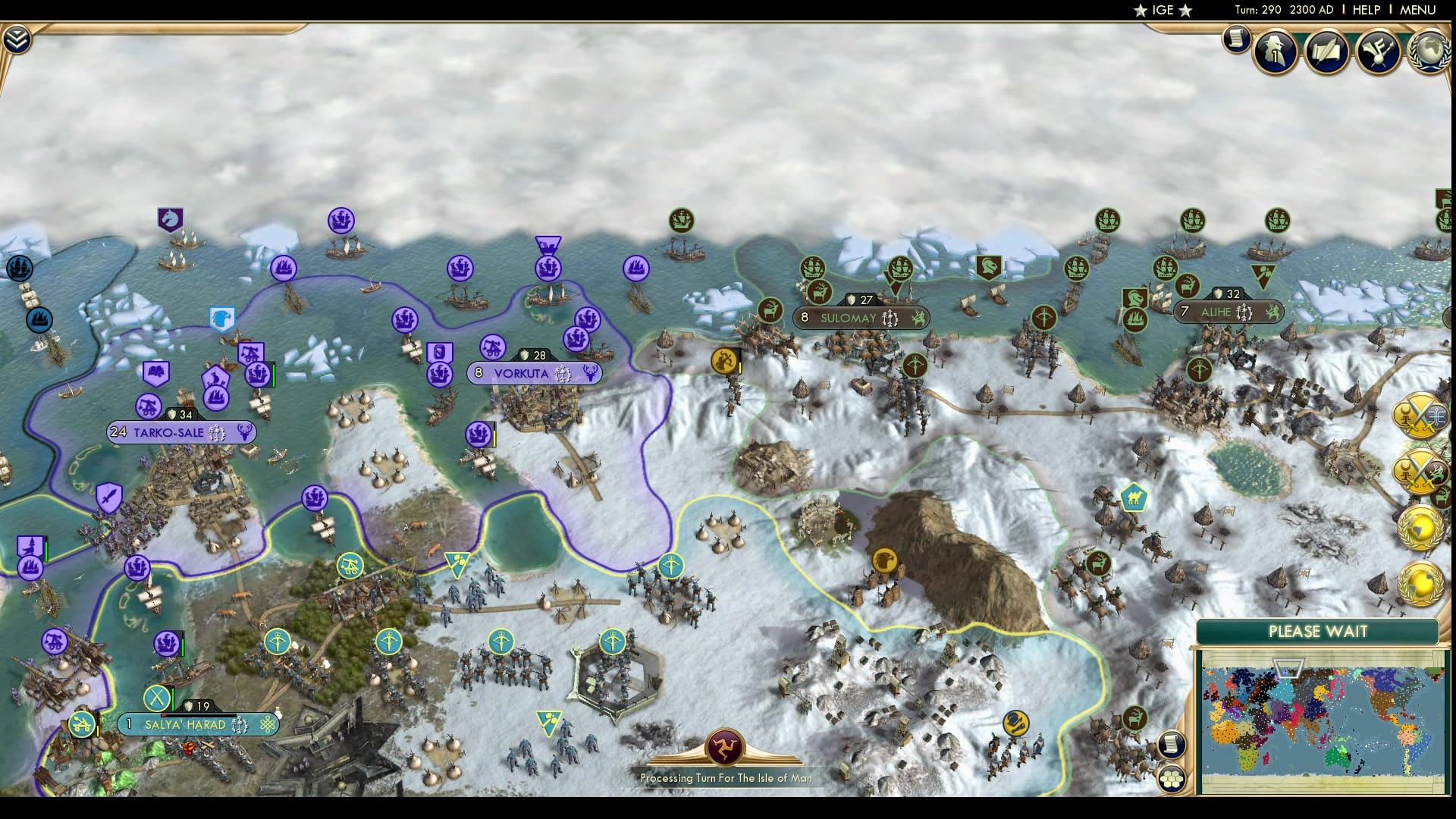Screen dimensions: 1456x819
Task: Open the World Congress globe icon
Action: (x=1428, y=52)
